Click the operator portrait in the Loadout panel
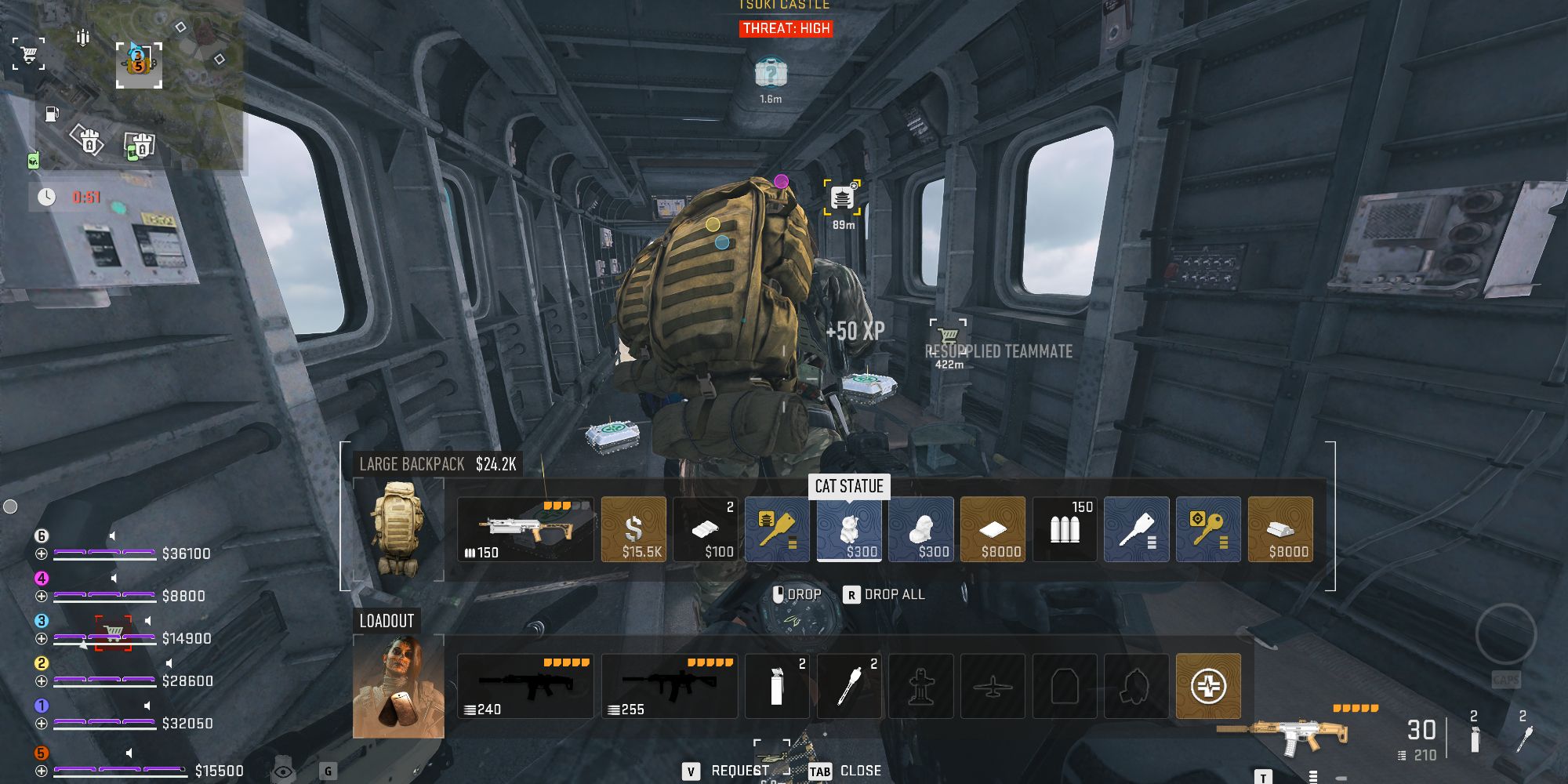The height and width of the screenshot is (784, 1568). point(400,684)
